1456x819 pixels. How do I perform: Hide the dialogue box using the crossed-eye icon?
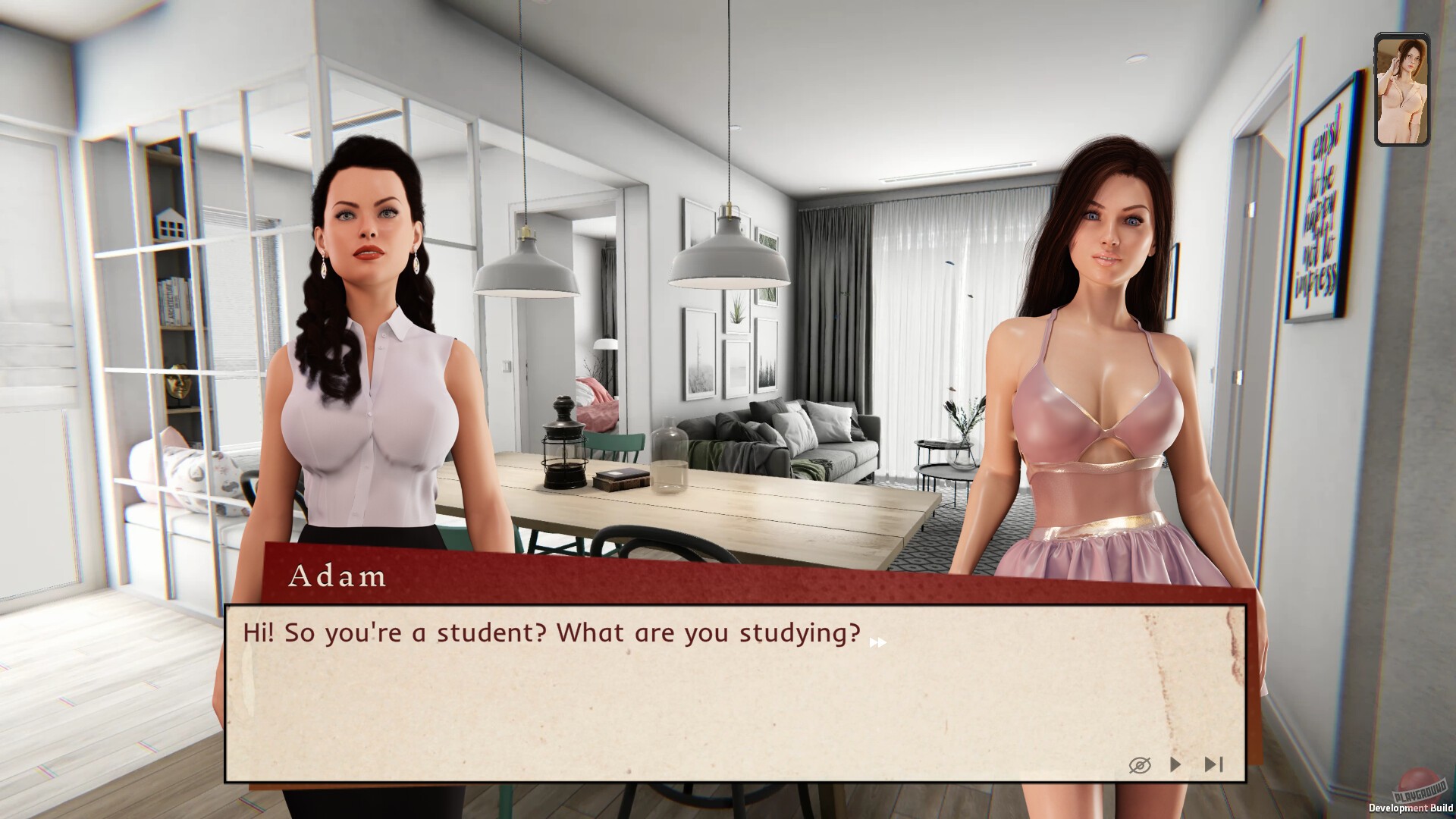[1138, 765]
